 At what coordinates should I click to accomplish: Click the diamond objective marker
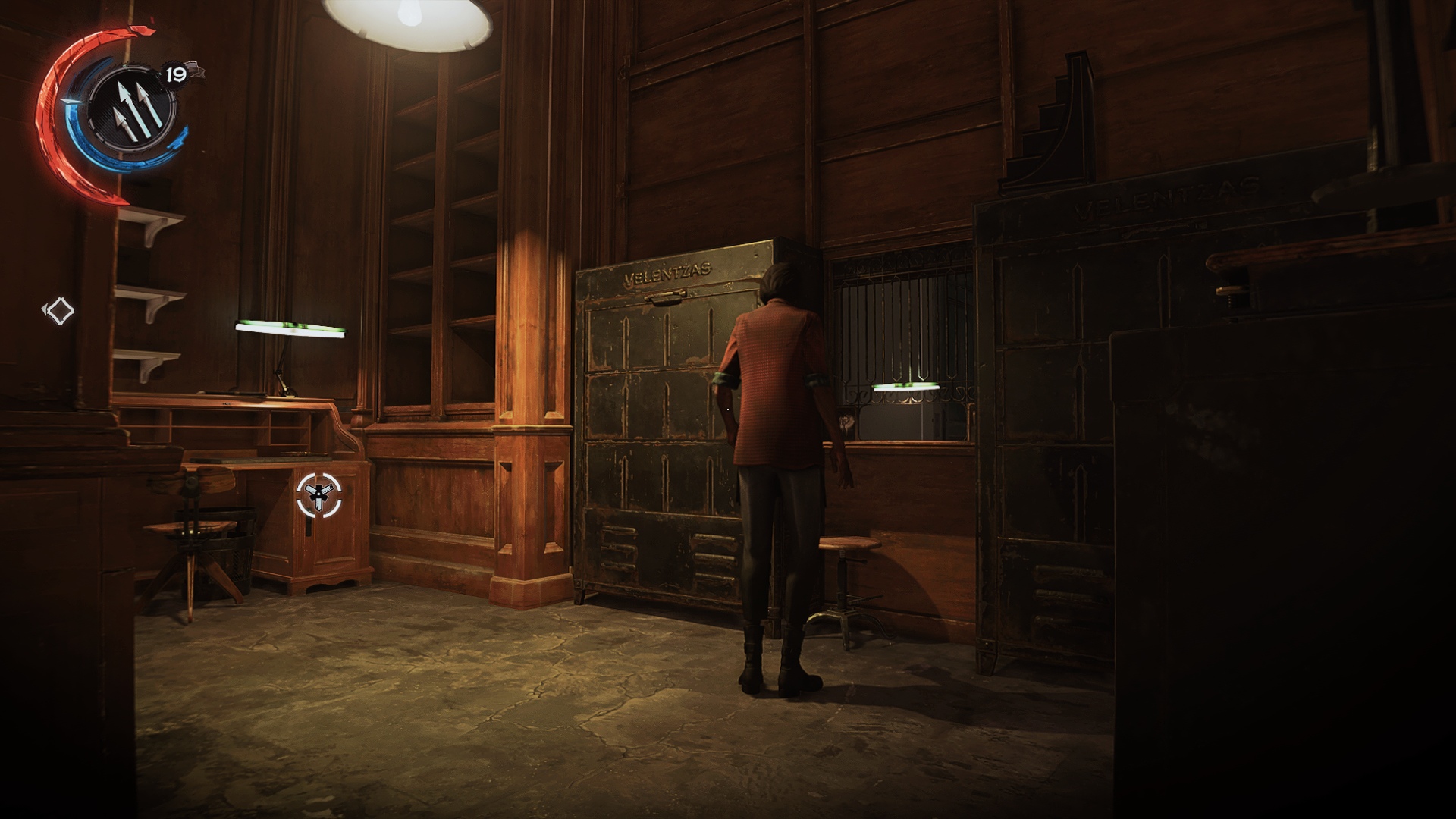click(59, 310)
